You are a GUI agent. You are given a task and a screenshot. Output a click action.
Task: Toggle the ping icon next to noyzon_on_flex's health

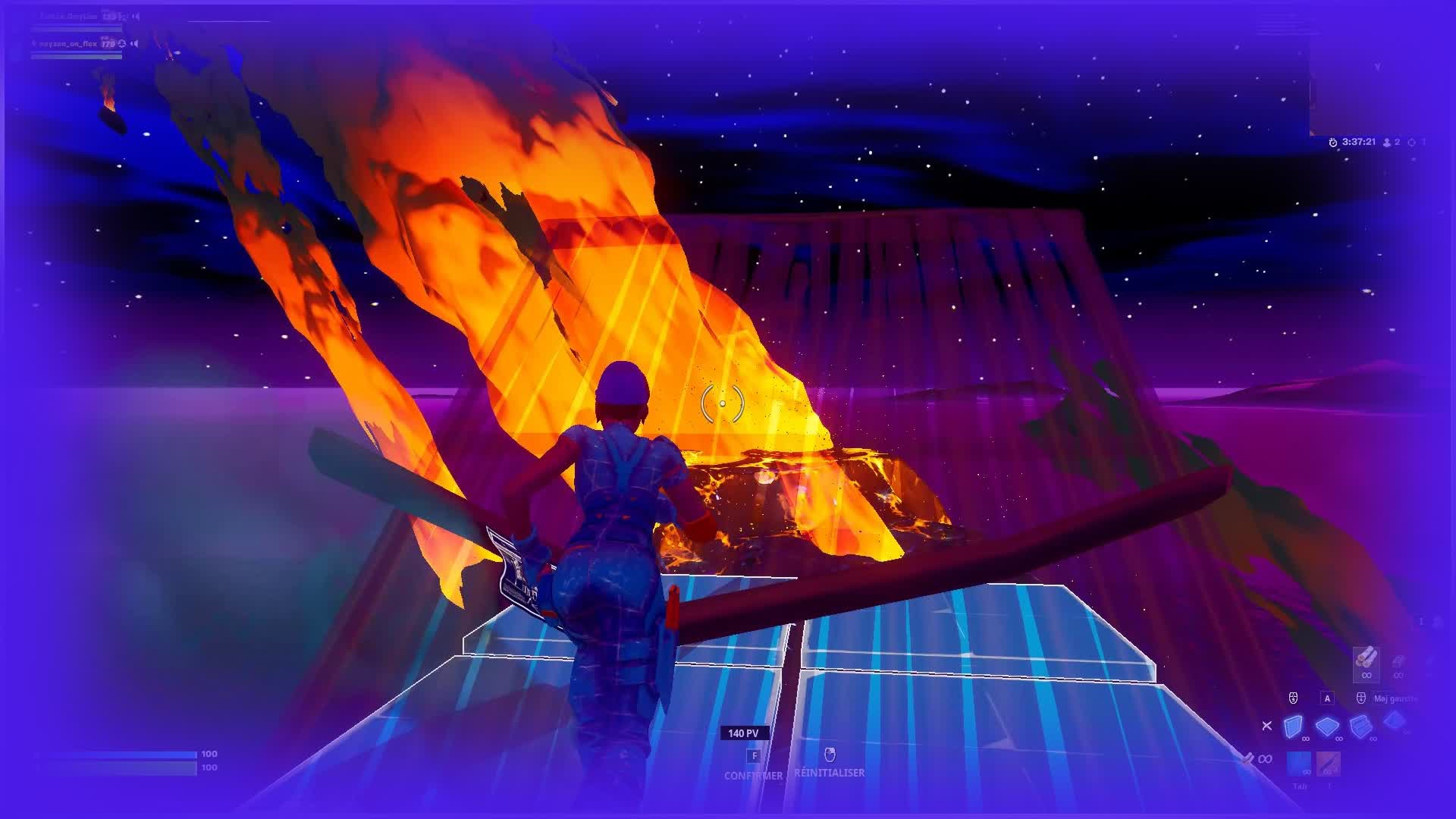pyautogui.click(x=122, y=45)
